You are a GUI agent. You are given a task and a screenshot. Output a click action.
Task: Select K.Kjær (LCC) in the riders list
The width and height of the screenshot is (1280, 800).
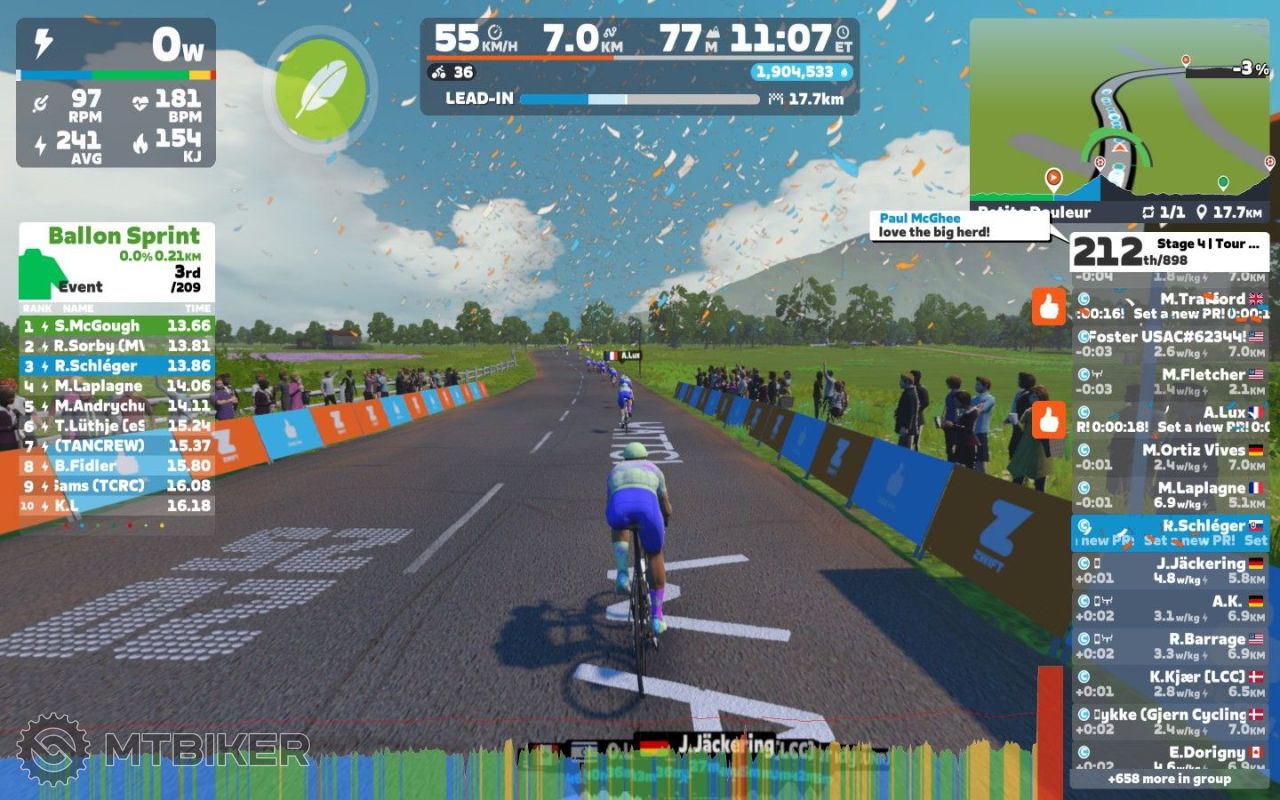point(1169,684)
